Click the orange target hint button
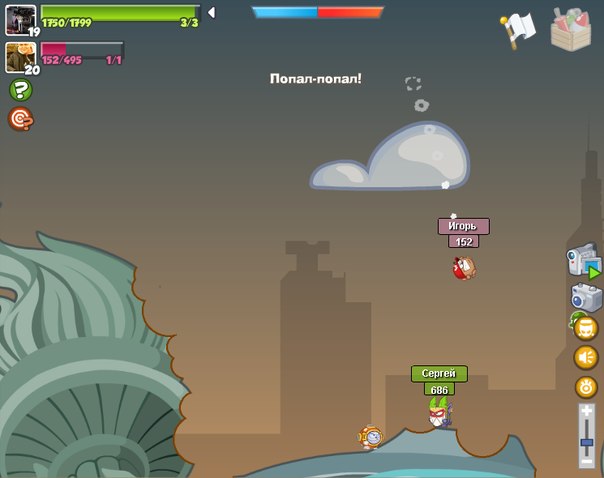 [x=20, y=119]
